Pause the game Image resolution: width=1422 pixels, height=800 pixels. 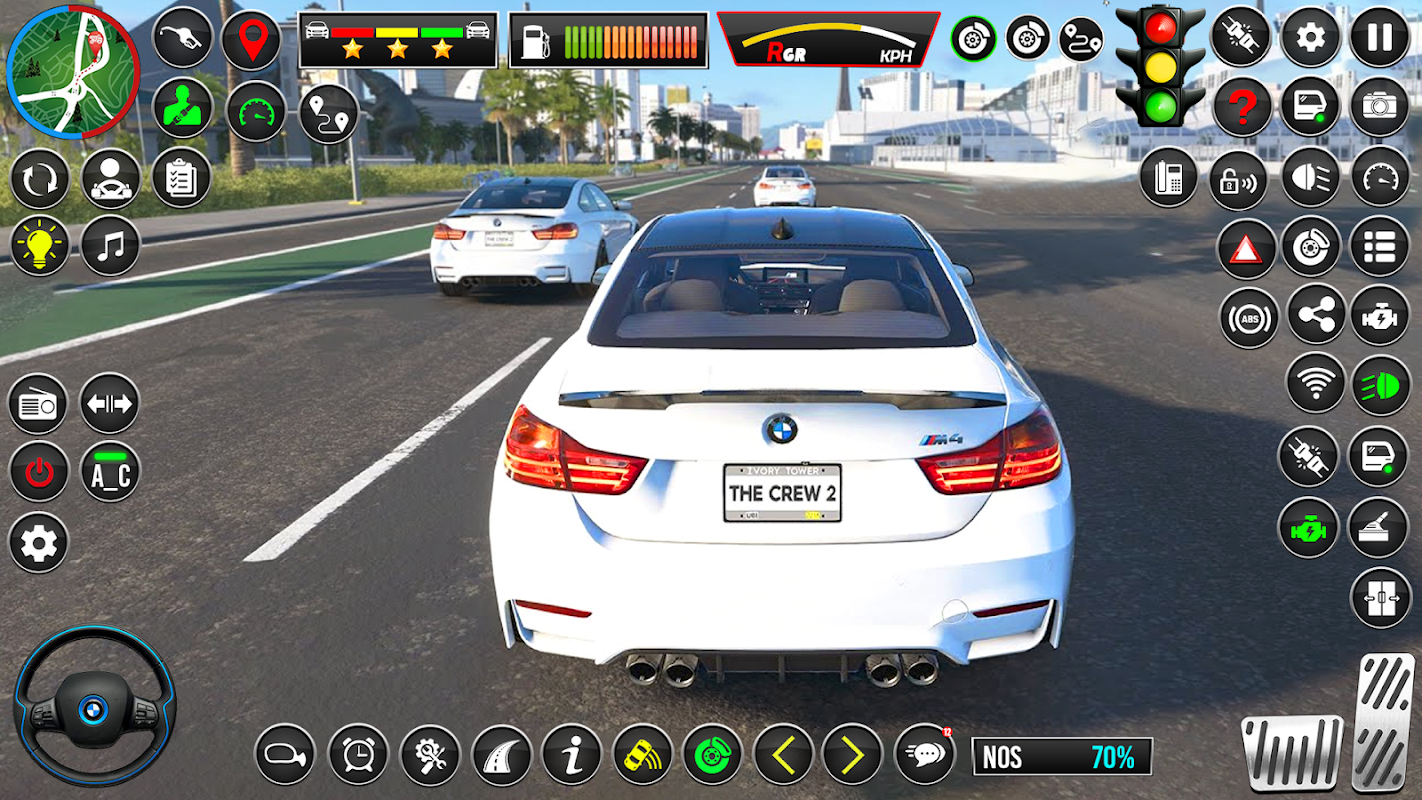click(x=1380, y=37)
